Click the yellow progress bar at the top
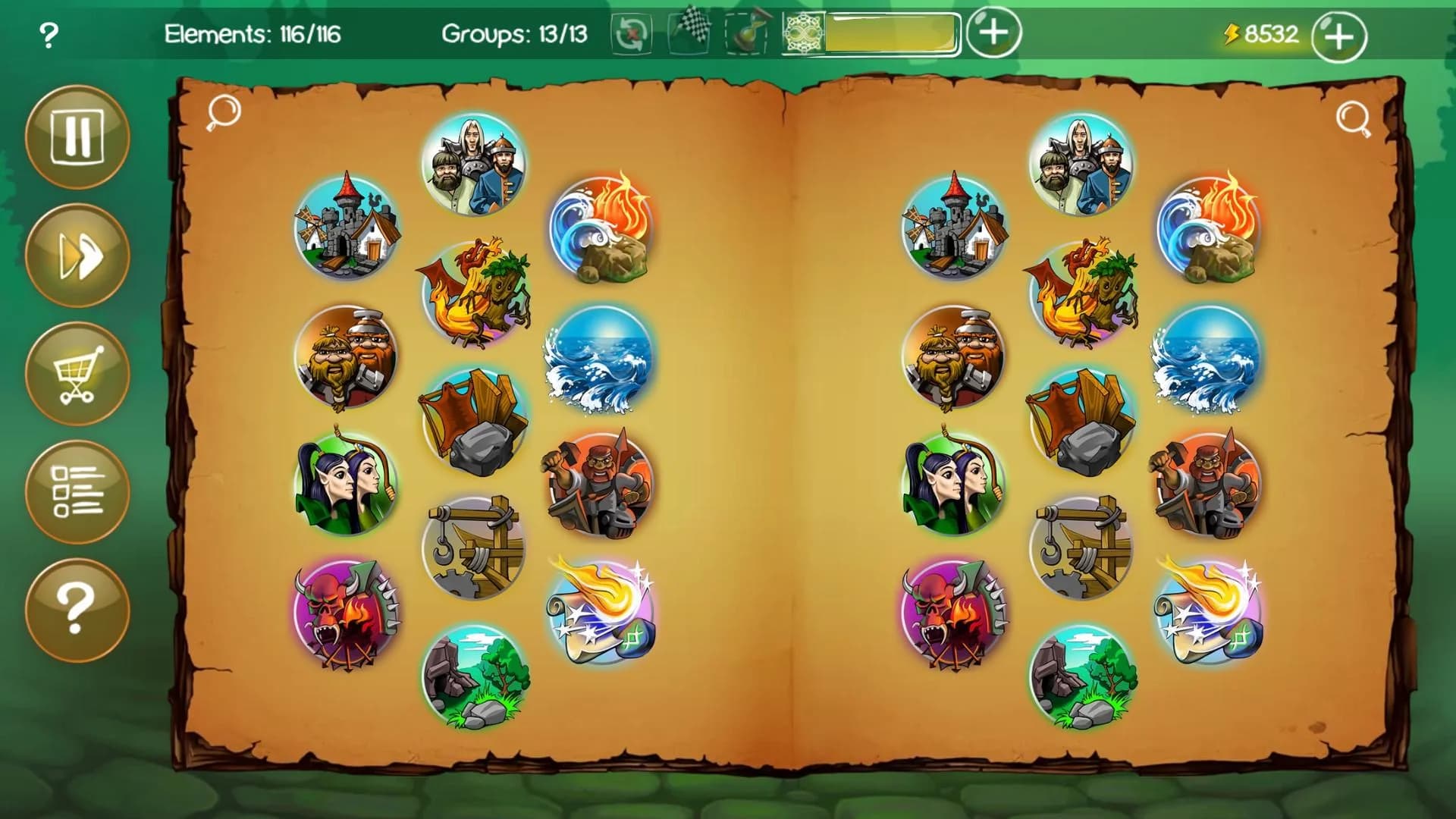This screenshot has height=819, width=1456. 891,32
